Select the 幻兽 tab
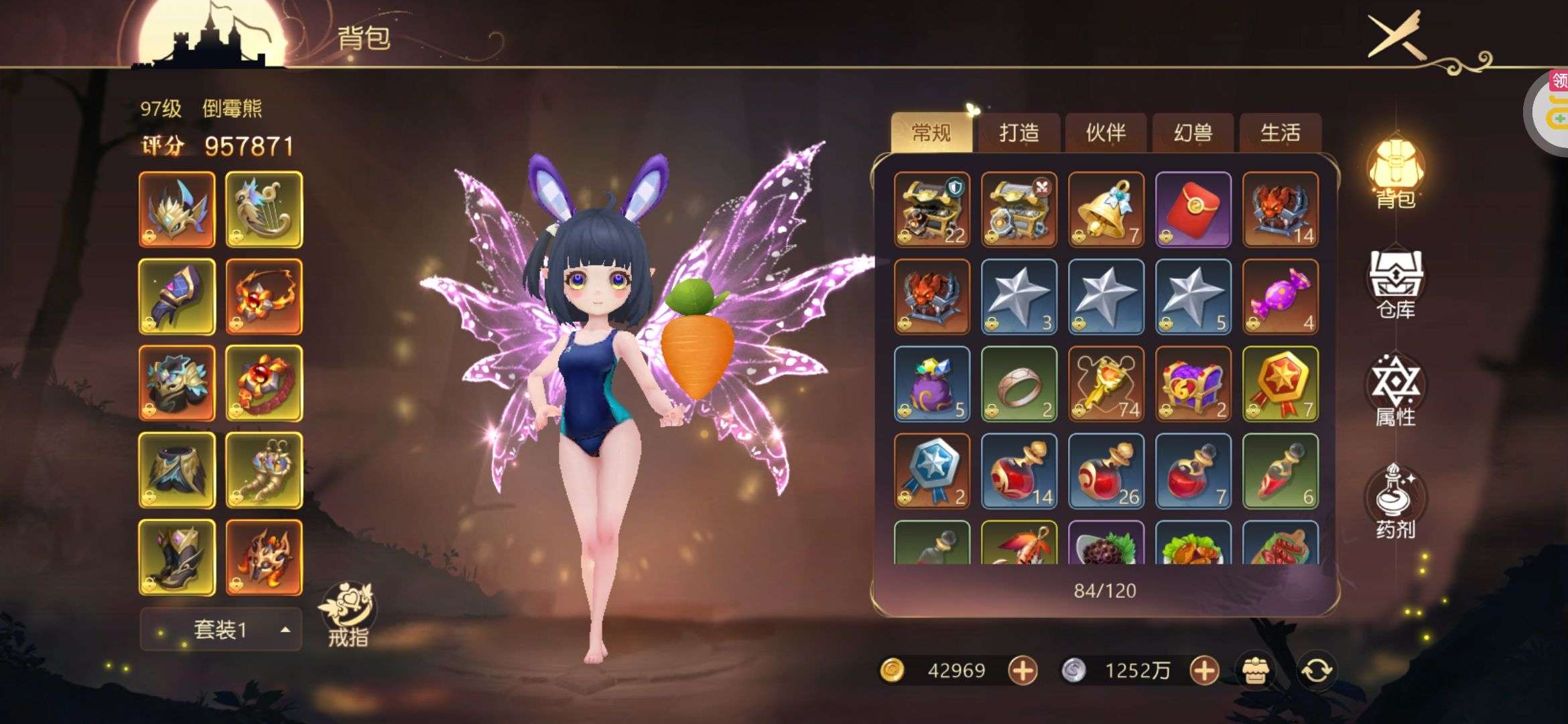This screenshot has height=724, width=1568. click(1193, 133)
